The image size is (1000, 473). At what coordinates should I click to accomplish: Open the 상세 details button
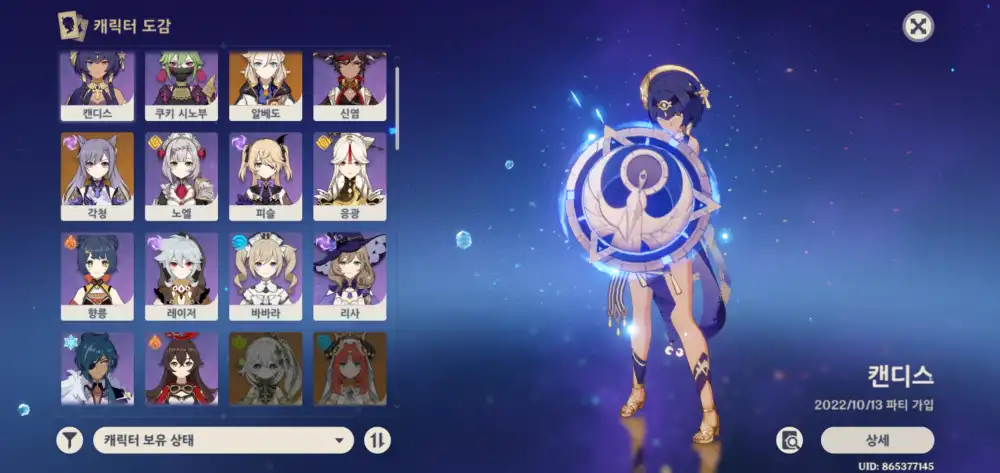[x=877, y=440]
